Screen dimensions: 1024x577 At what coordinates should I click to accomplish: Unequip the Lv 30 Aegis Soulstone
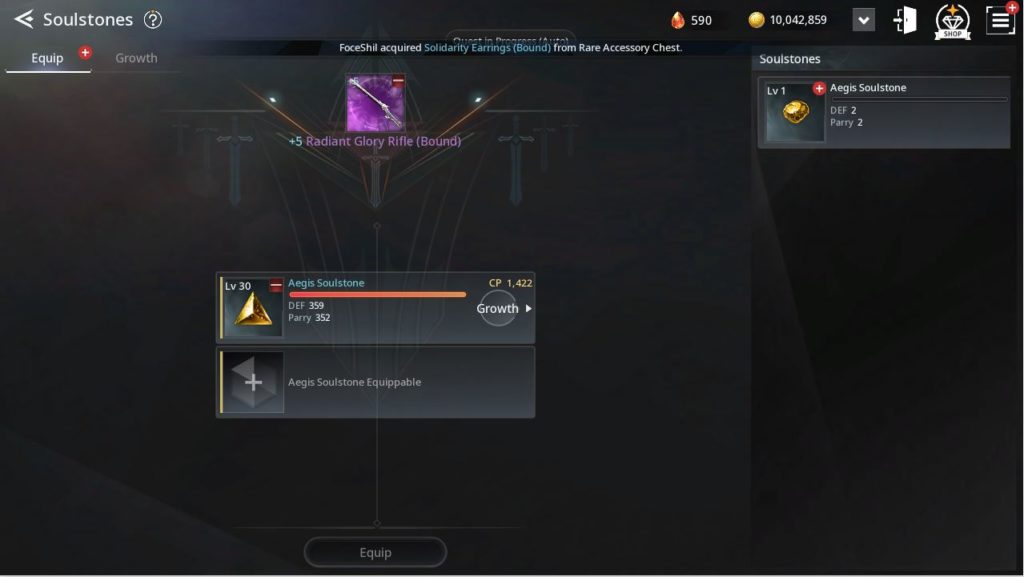click(276, 286)
